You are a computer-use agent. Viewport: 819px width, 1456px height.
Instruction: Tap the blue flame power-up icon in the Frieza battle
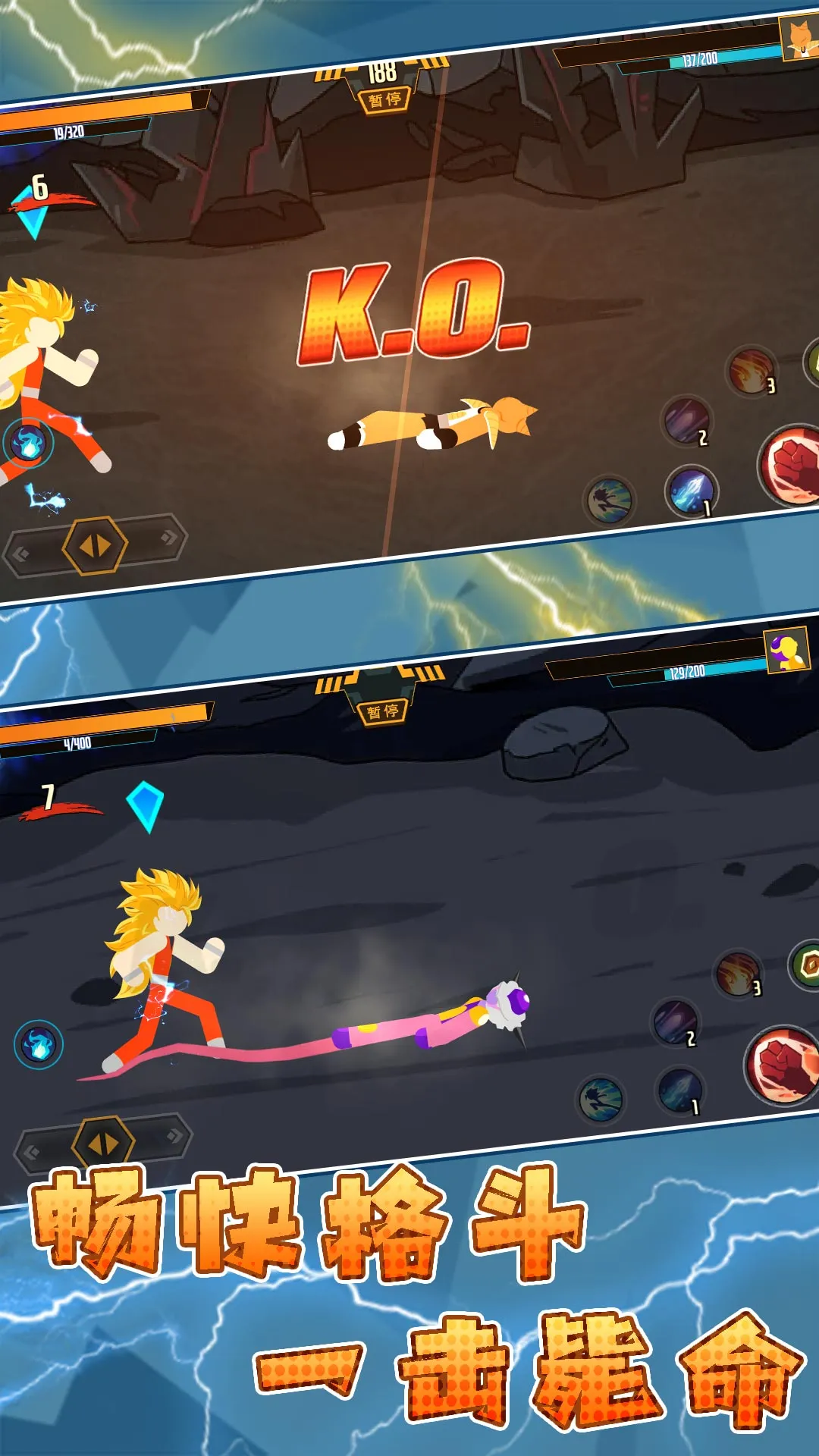[39, 1044]
